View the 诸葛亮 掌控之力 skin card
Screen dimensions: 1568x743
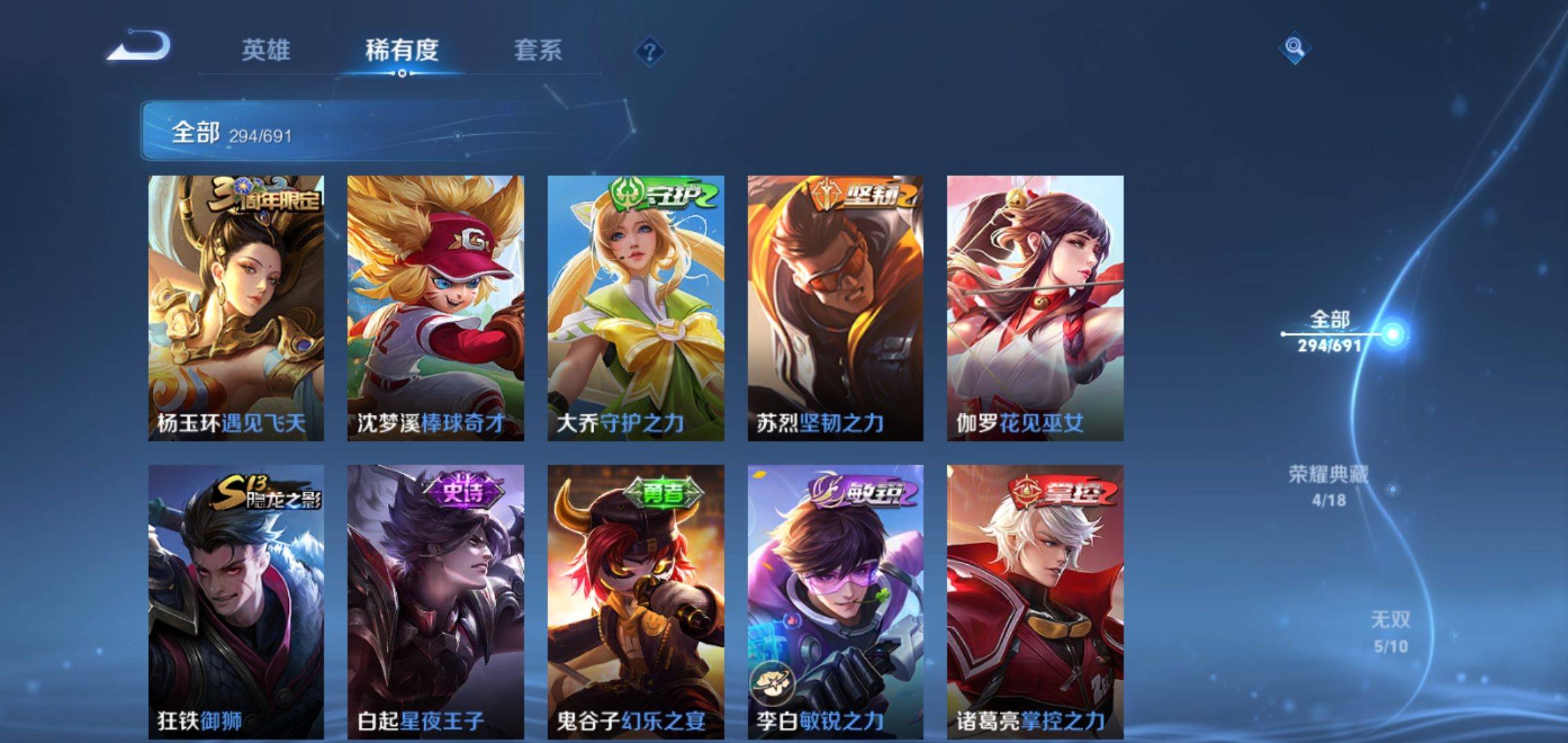click(x=1035, y=602)
